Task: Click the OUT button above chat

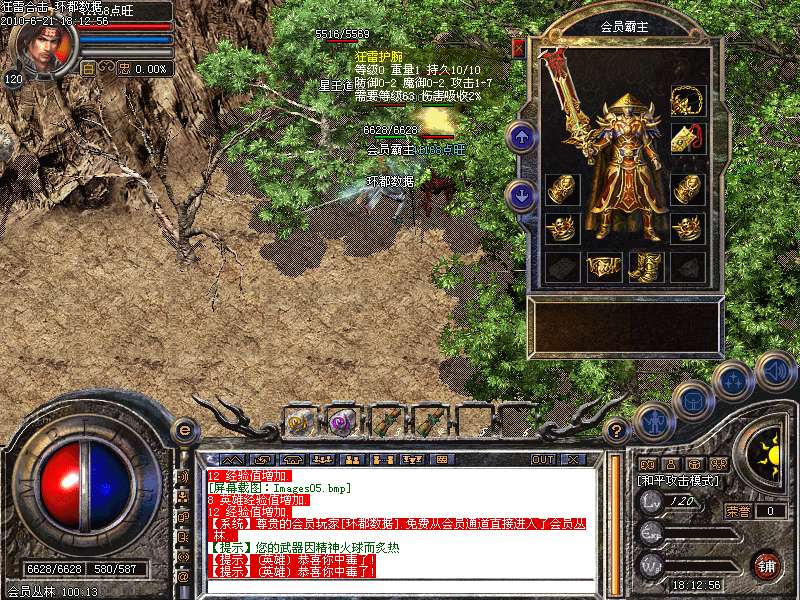Action: point(542,459)
